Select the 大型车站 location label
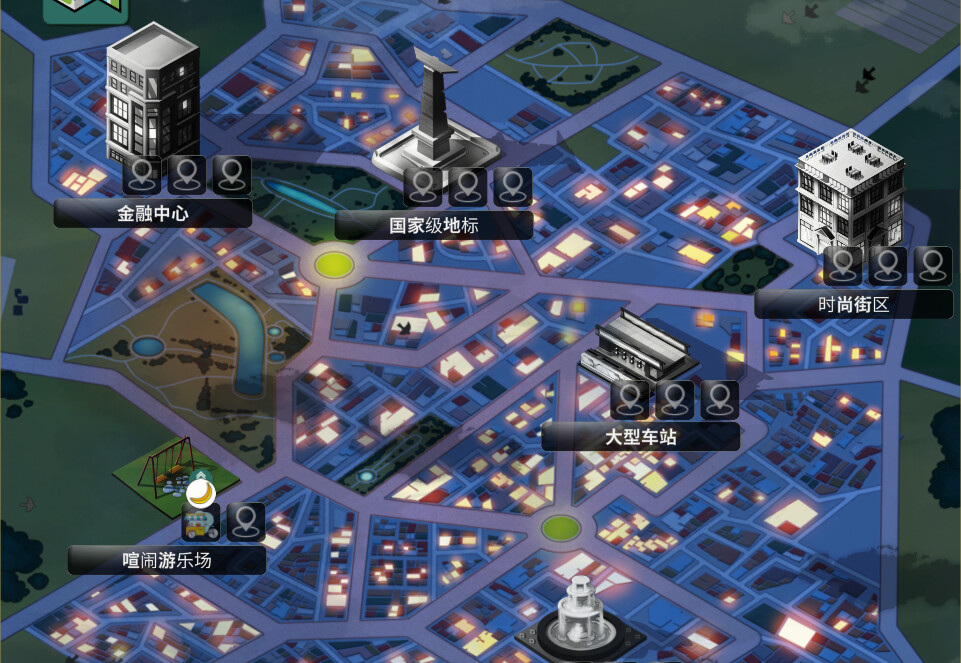 (640, 437)
